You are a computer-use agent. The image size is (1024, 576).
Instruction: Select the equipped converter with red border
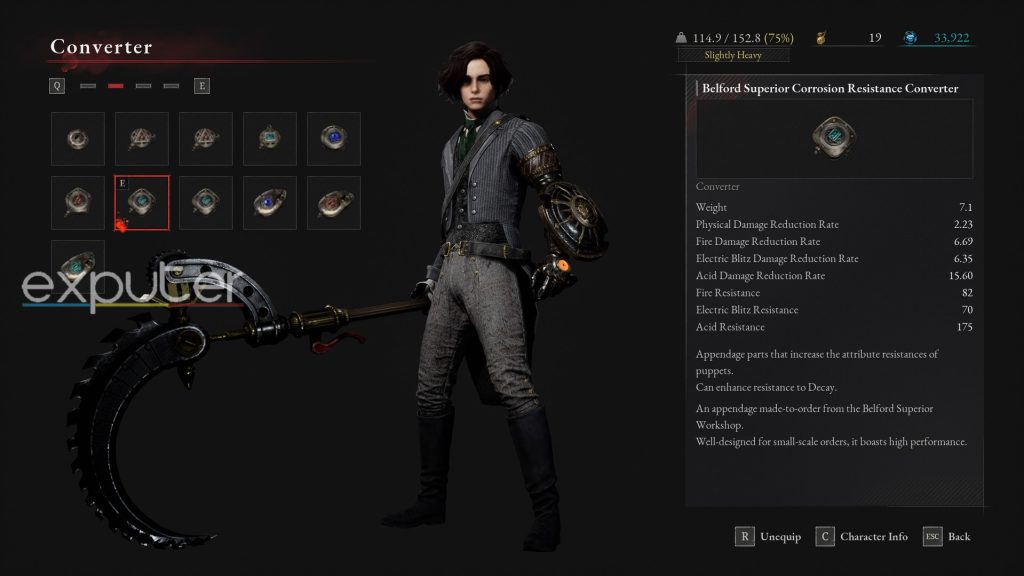pyautogui.click(x=142, y=202)
